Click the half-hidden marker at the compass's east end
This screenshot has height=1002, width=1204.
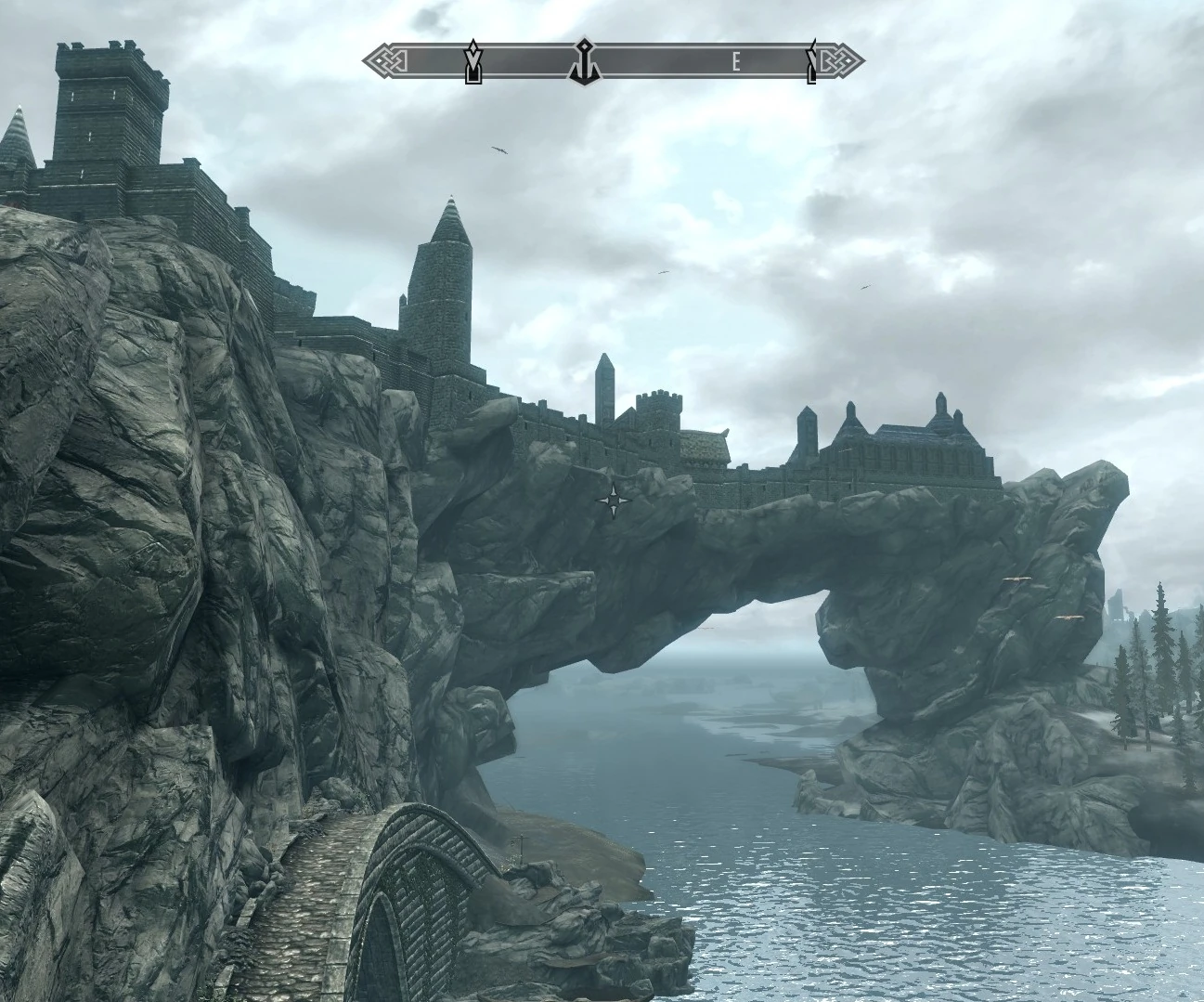tap(812, 61)
